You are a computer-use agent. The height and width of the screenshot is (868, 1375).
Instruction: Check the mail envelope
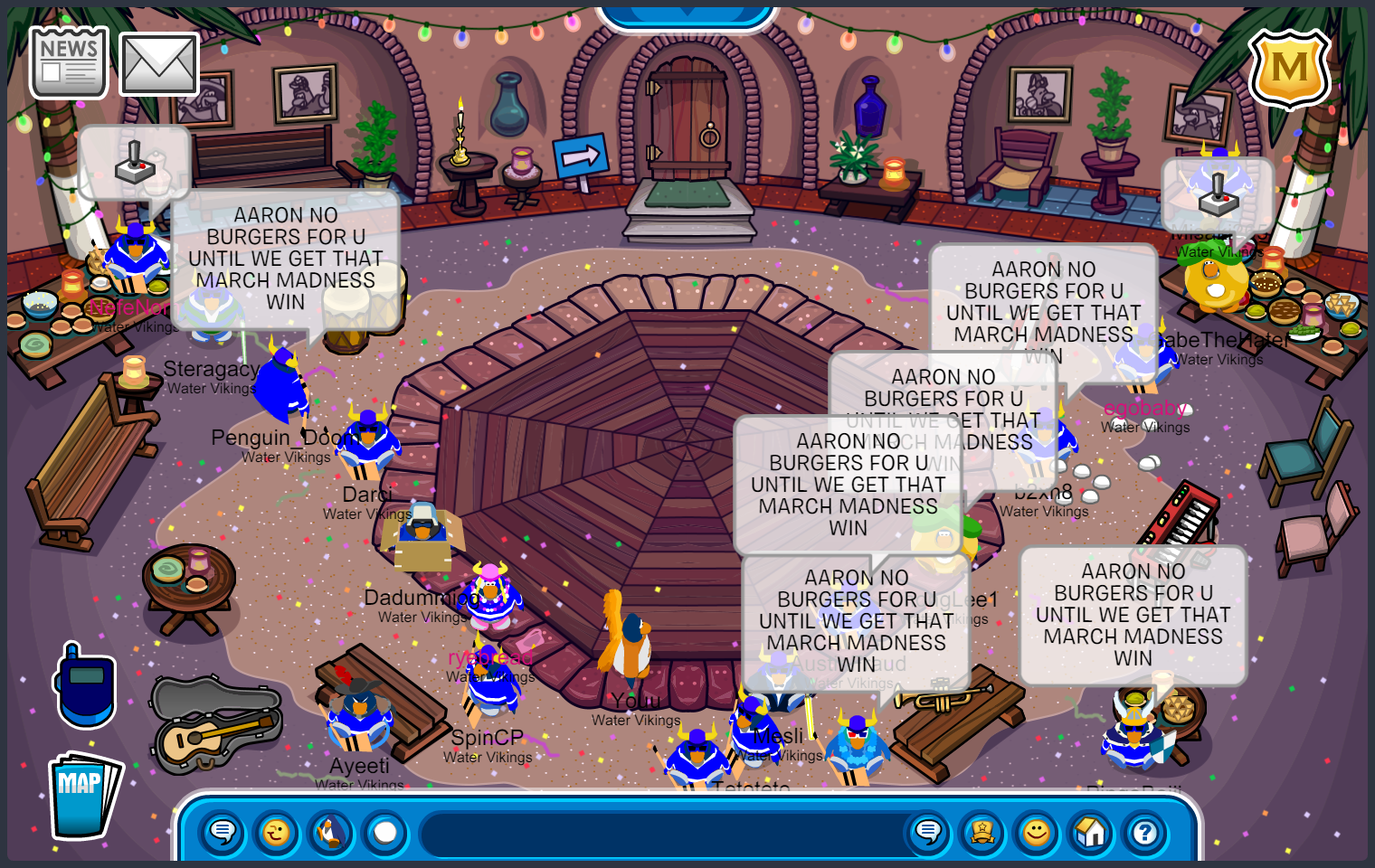[x=159, y=64]
